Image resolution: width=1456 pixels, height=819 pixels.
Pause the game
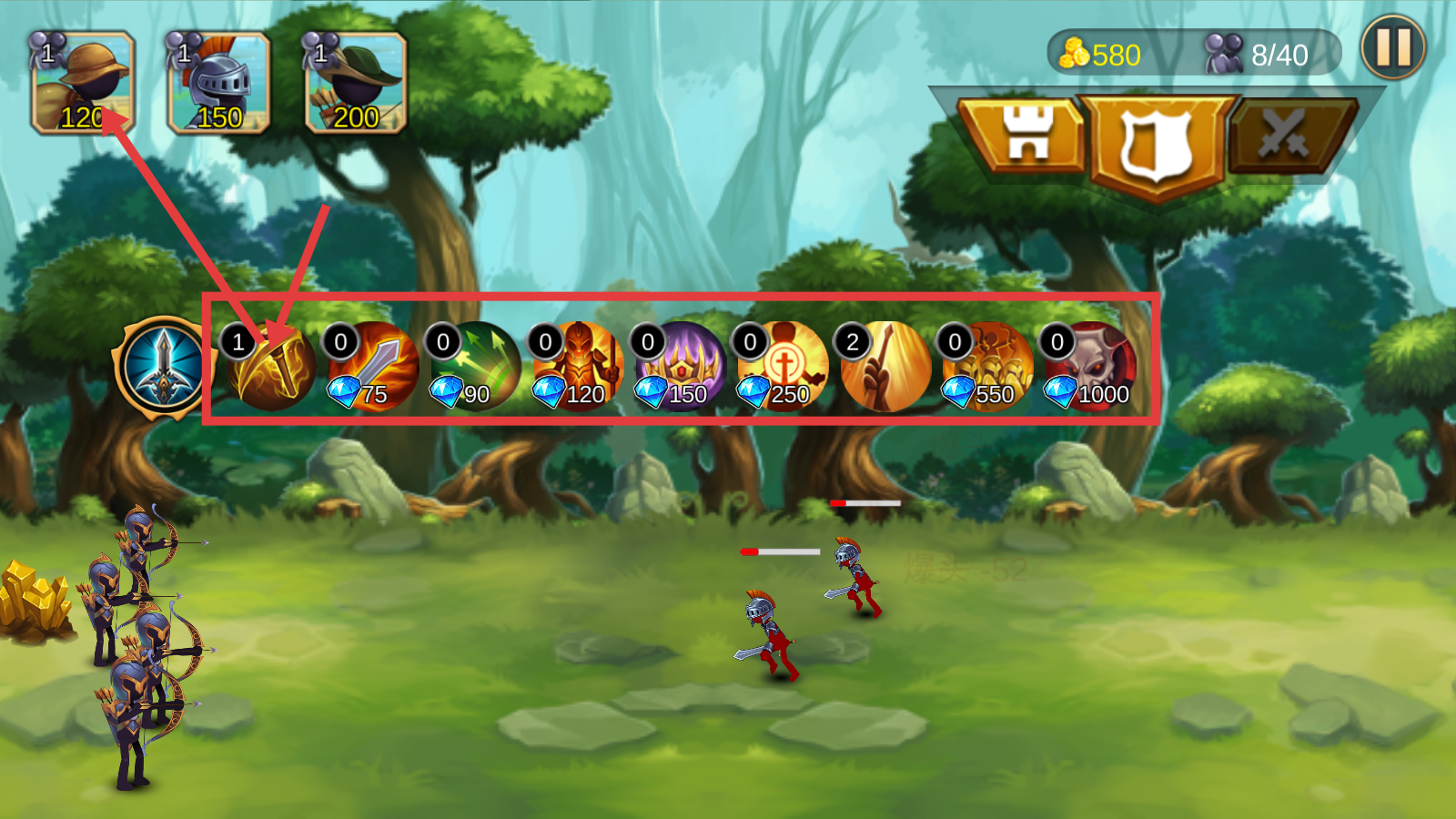1392,47
